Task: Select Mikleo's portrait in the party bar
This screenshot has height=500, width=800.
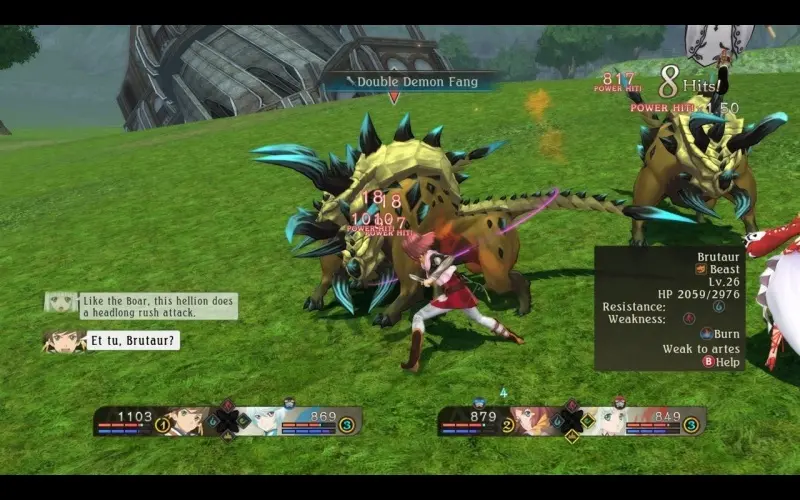Action: pos(265,420)
